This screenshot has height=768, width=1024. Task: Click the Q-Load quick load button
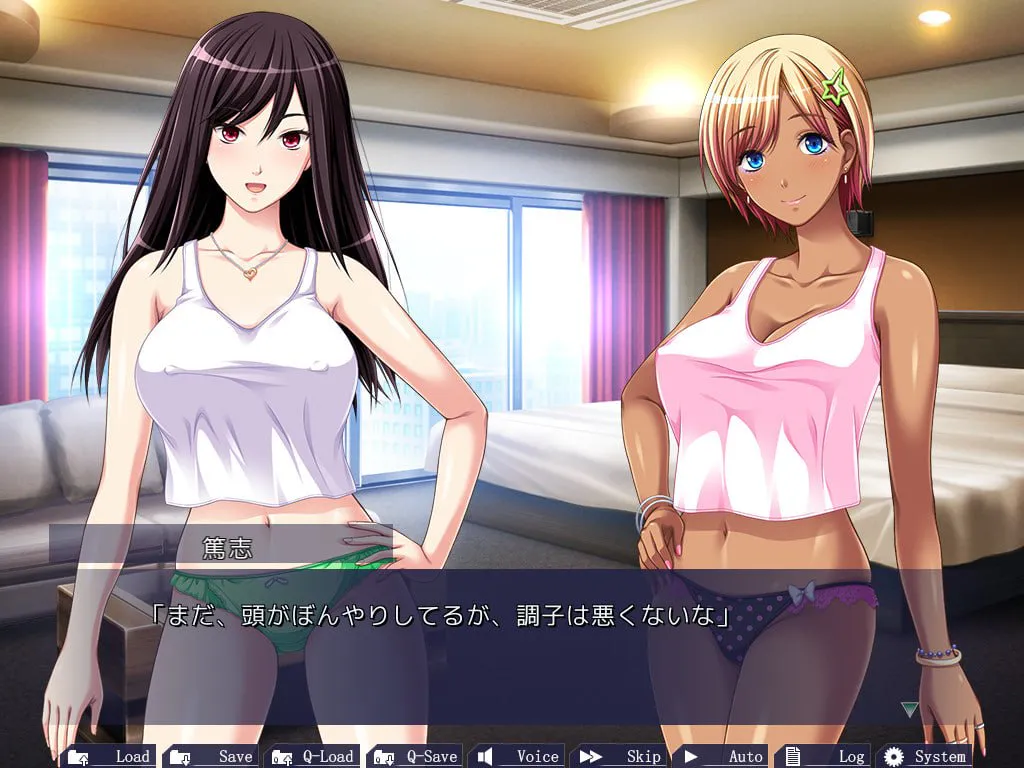[x=313, y=756]
